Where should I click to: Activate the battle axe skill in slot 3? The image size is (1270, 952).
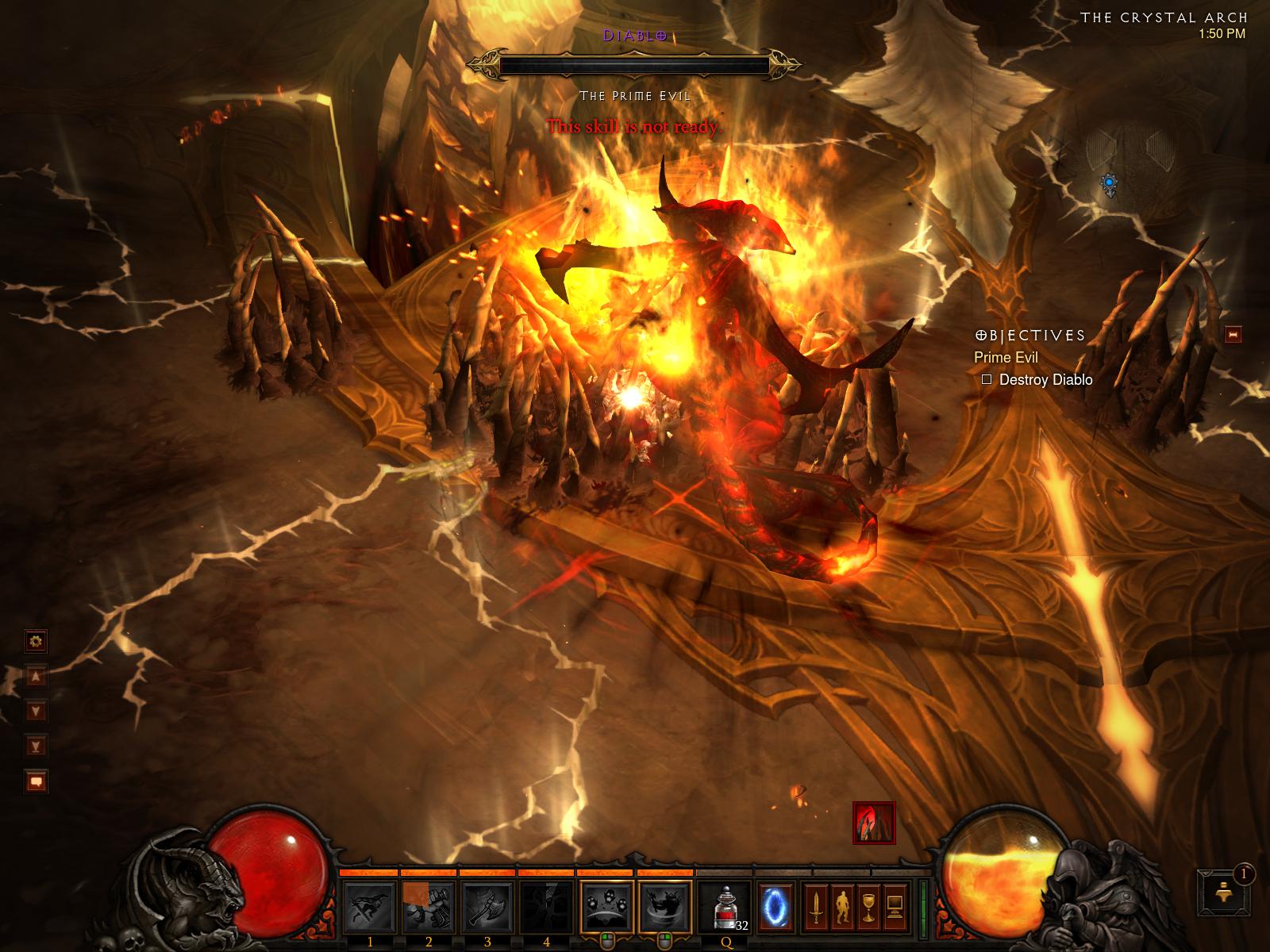tap(487, 906)
